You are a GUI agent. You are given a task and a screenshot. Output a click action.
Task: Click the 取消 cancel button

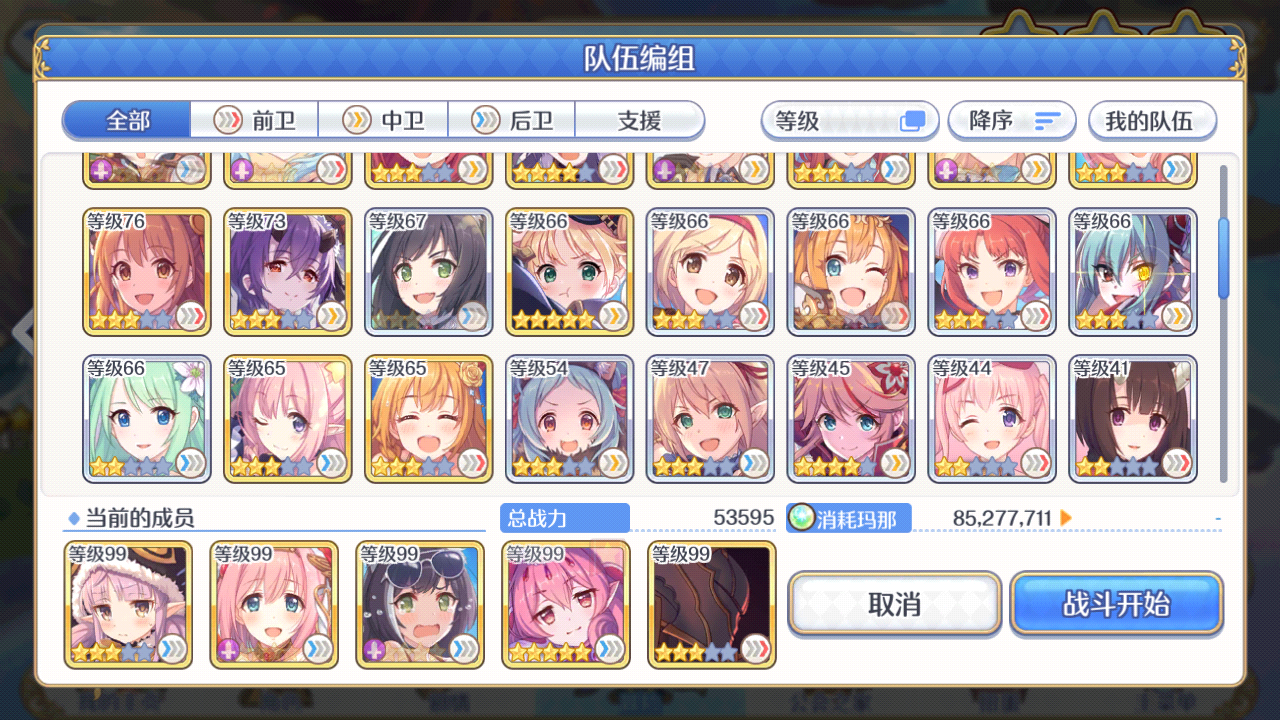pos(894,604)
